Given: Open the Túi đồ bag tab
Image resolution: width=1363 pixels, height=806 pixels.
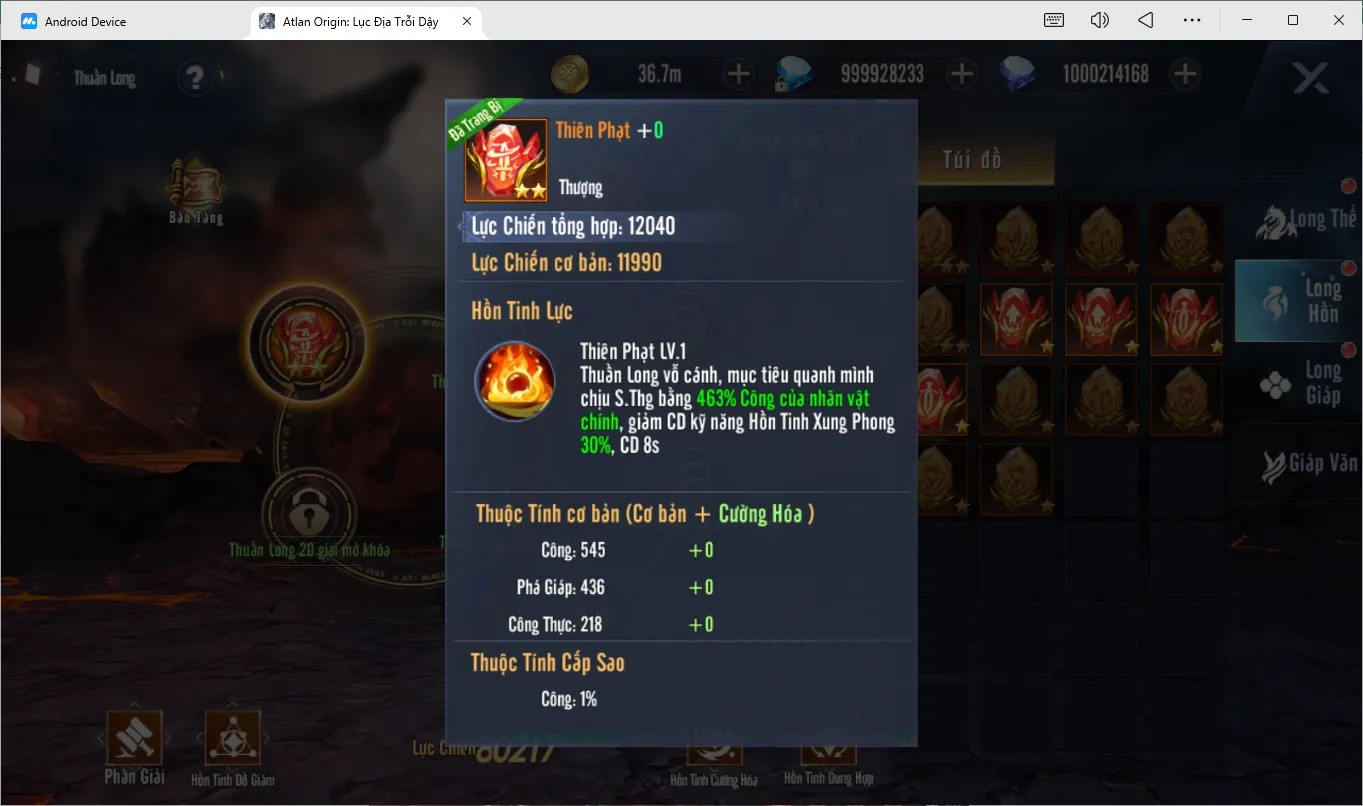Looking at the screenshot, I should click(972, 160).
